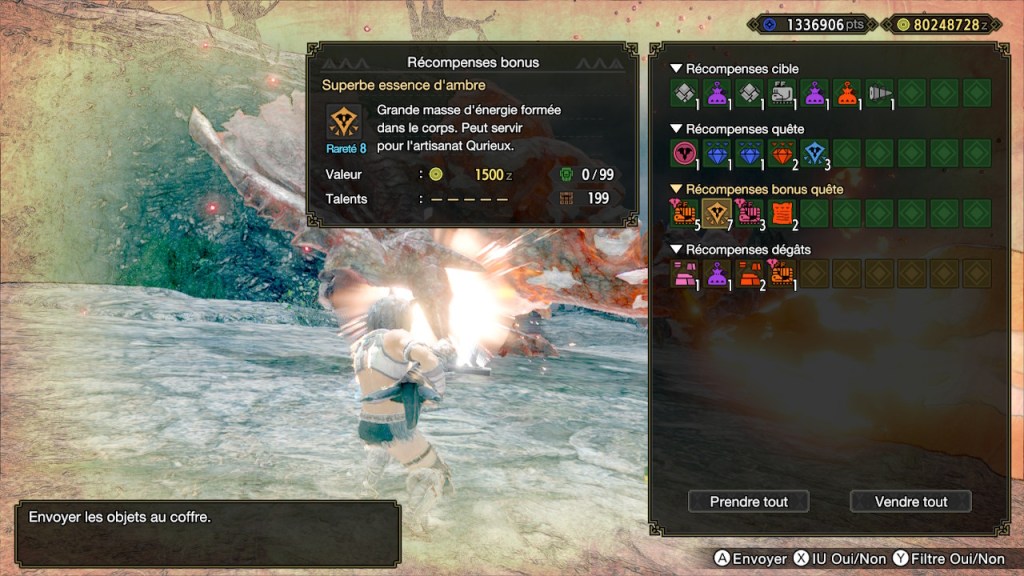This screenshot has width=1024, height=576.
Task: Choose the grey cone-shaped horn item
Action: (879, 93)
